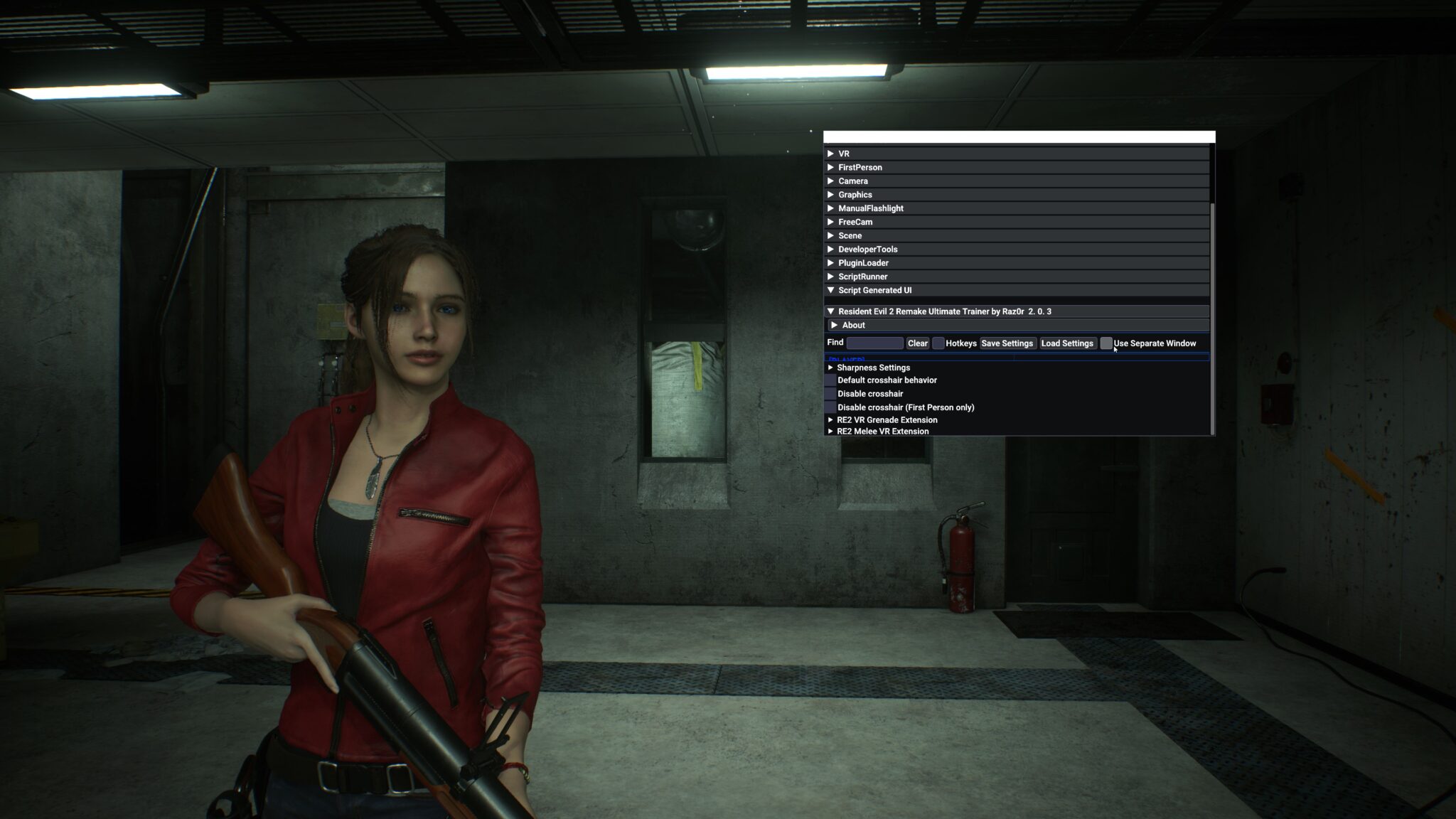Tick the Disable crosshair checkbox
Image resolution: width=1456 pixels, height=819 pixels.
click(830, 394)
